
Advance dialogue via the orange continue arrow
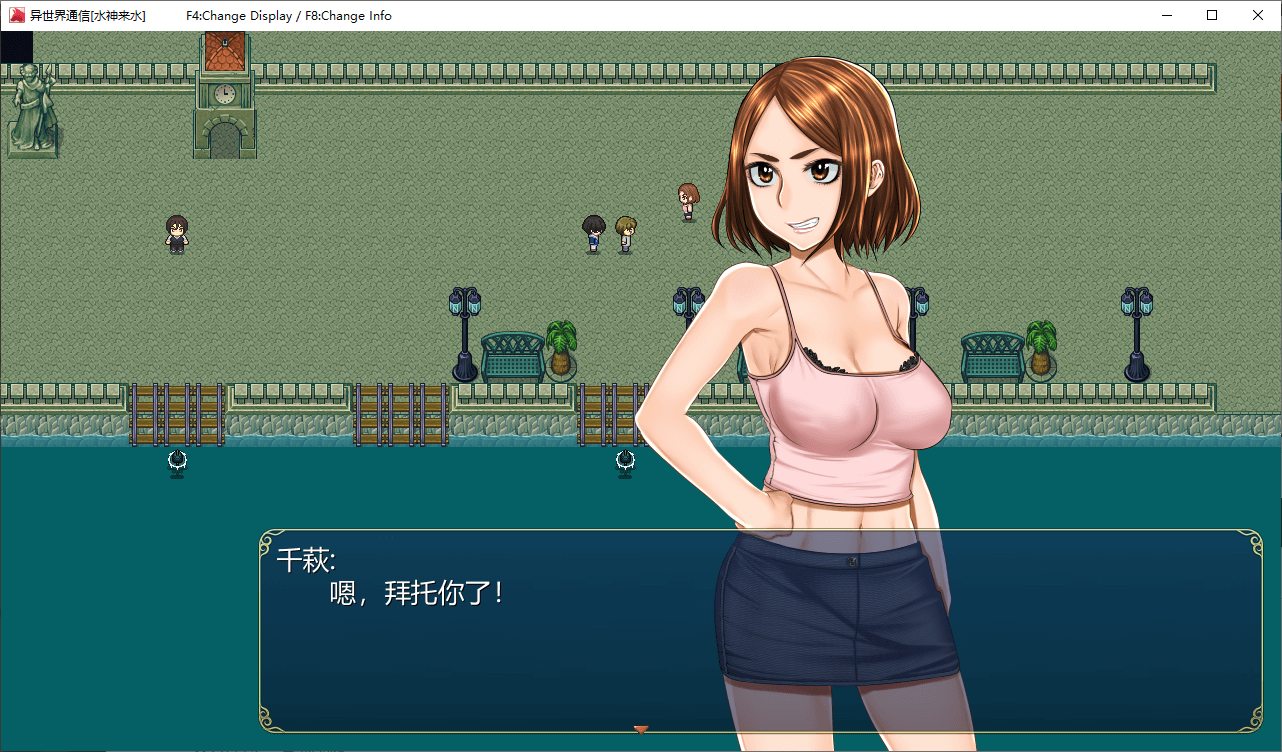[x=641, y=729]
